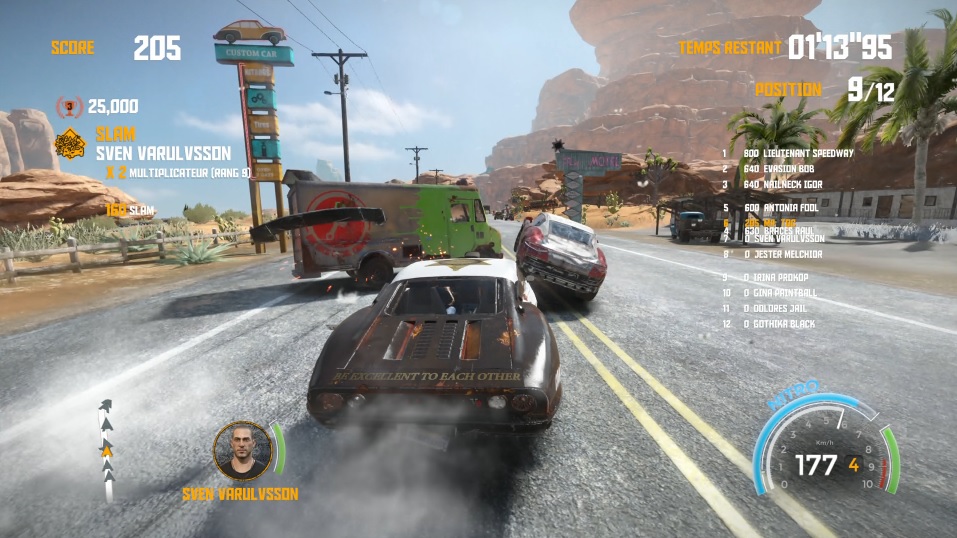This screenshot has width=957, height=538.
Task: Click the Sven Varulvsson driver portrait
Action: click(242, 452)
